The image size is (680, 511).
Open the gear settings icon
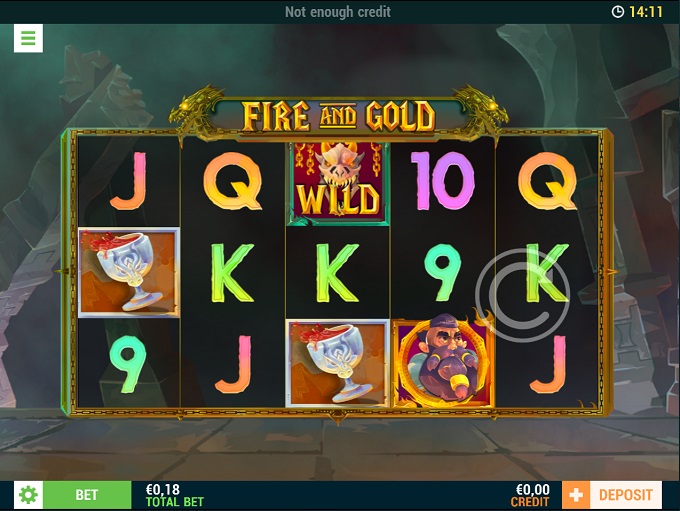(x=28, y=495)
